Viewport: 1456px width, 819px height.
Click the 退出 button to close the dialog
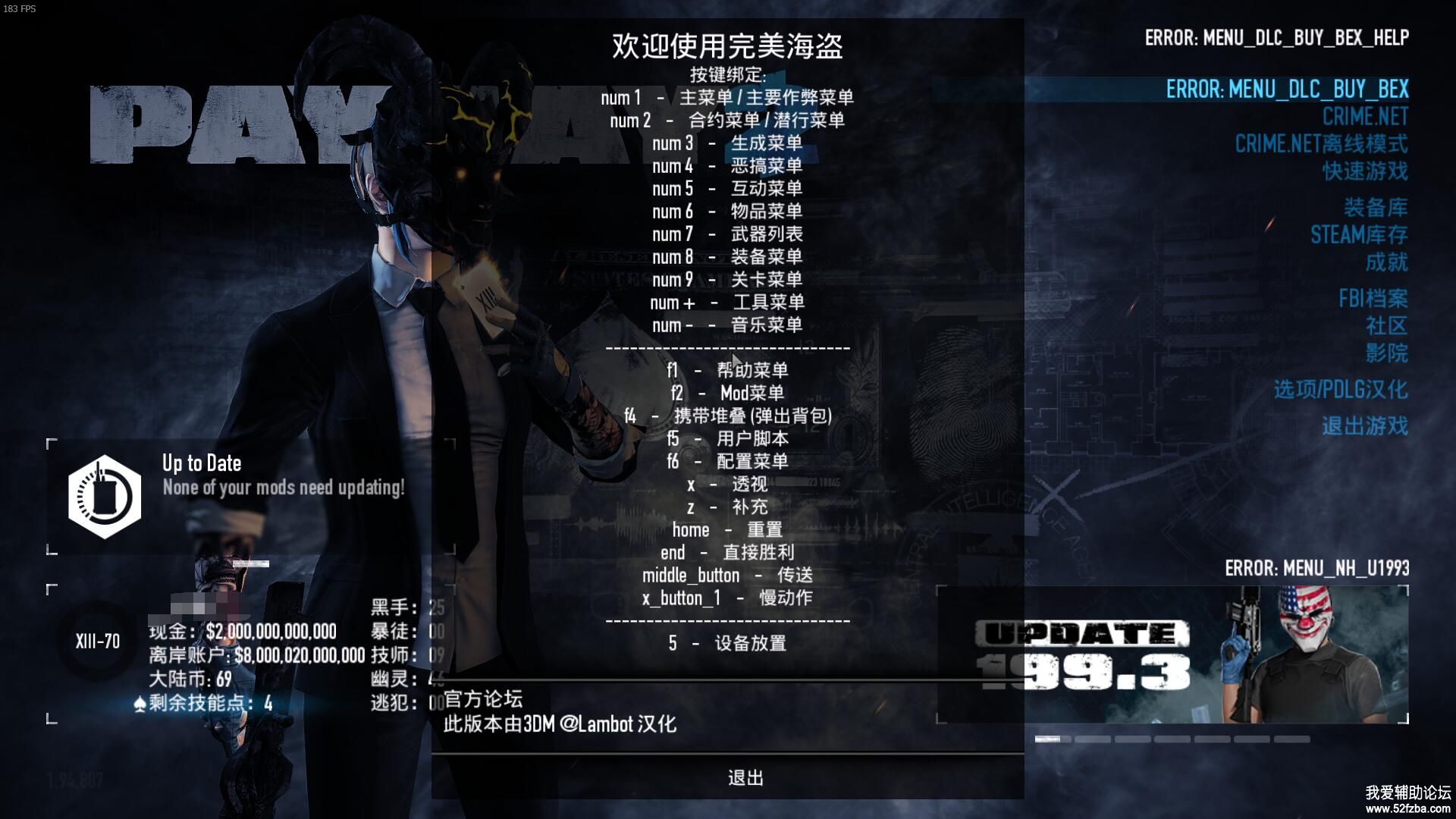[745, 778]
